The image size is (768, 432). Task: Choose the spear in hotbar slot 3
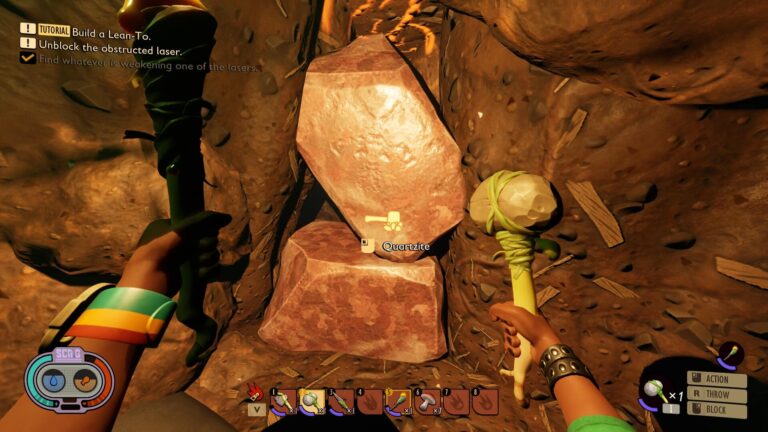(x=342, y=402)
